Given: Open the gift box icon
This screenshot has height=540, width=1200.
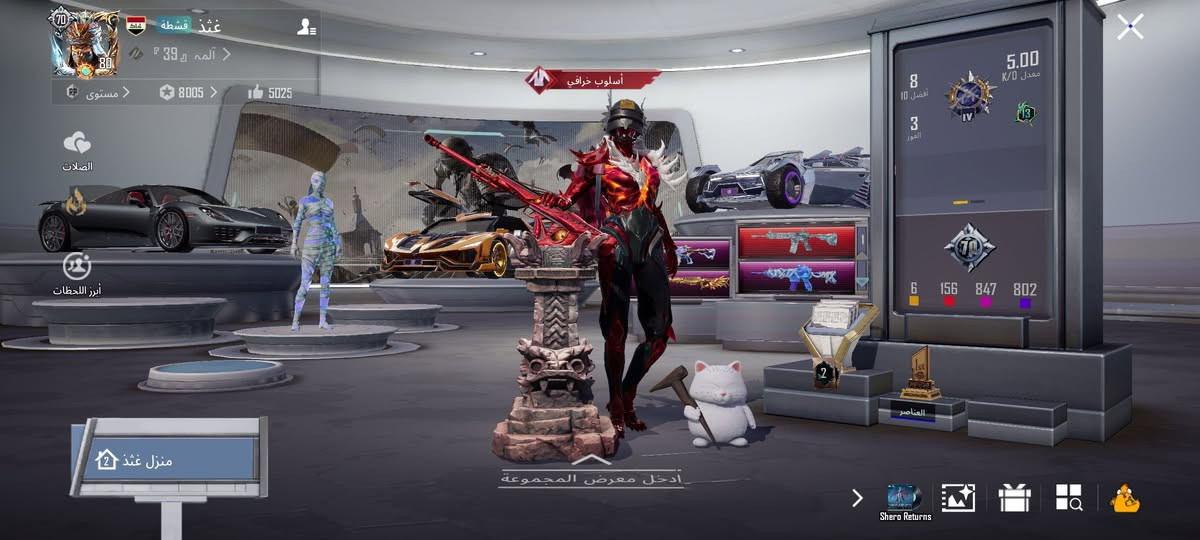Looking at the screenshot, I should [1014, 498].
